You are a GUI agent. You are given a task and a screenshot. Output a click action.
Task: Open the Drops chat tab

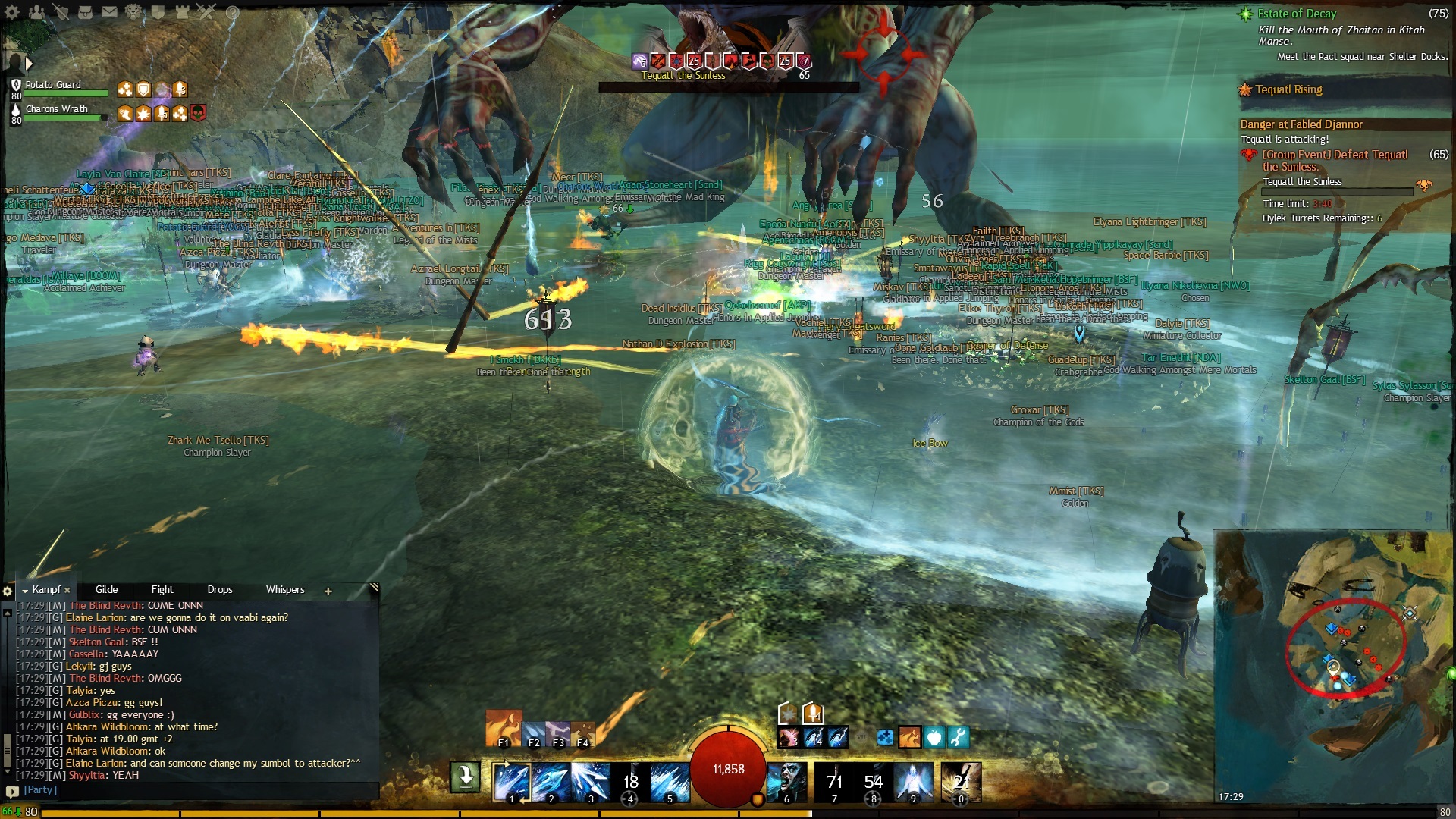pos(219,590)
